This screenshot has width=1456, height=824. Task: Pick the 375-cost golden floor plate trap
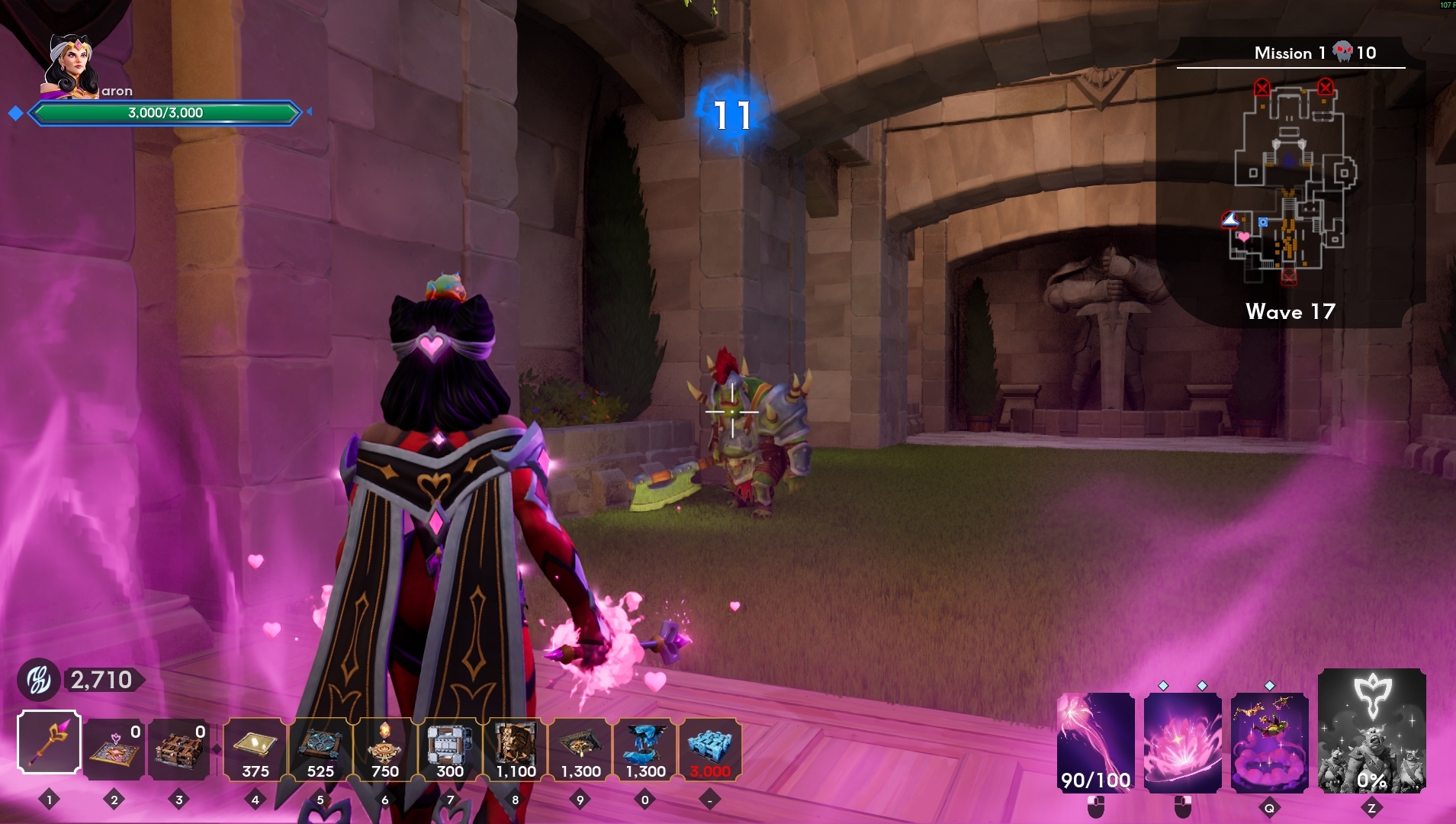256,748
